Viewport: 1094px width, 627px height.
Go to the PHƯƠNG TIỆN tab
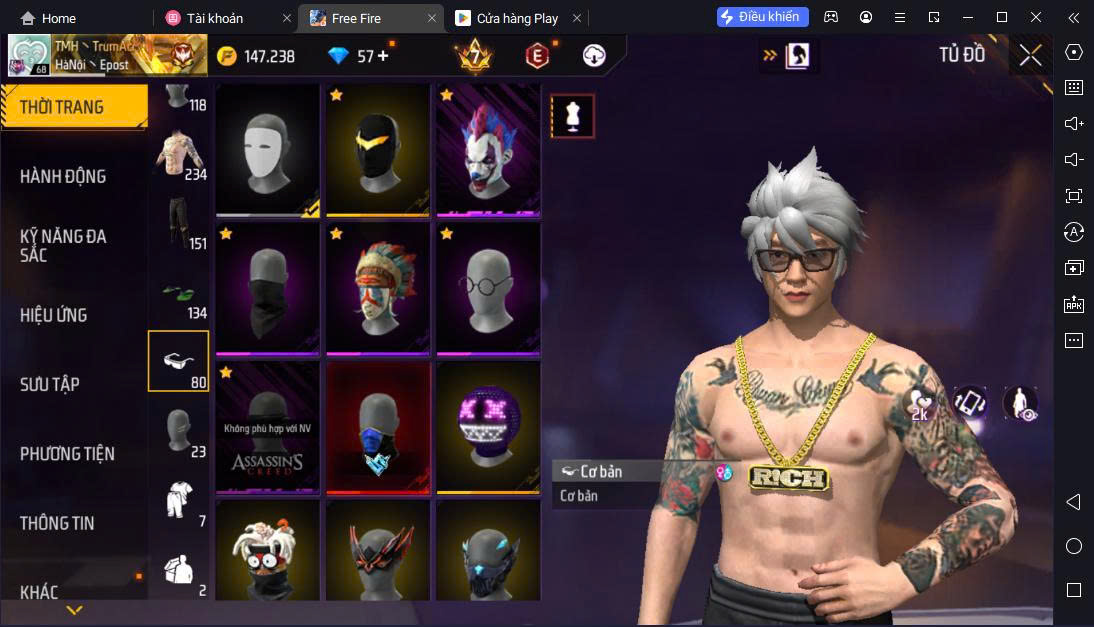pos(67,453)
